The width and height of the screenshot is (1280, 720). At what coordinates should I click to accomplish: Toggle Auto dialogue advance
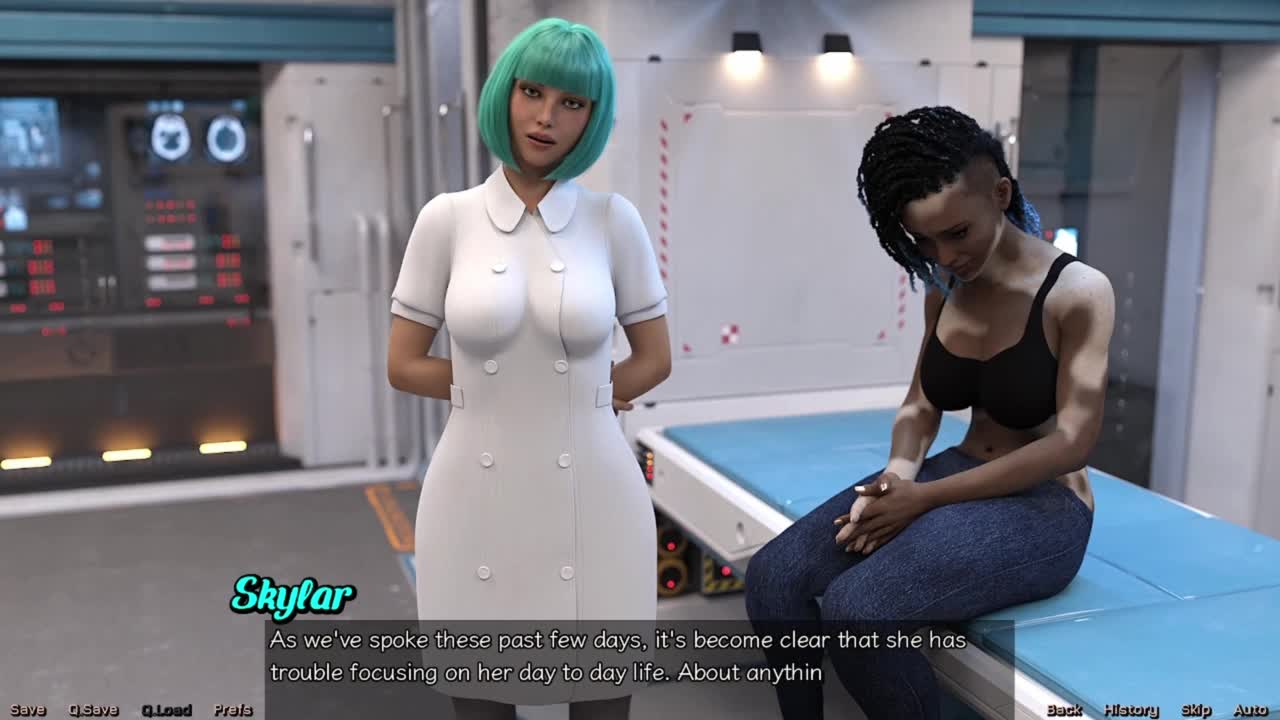coord(1250,710)
